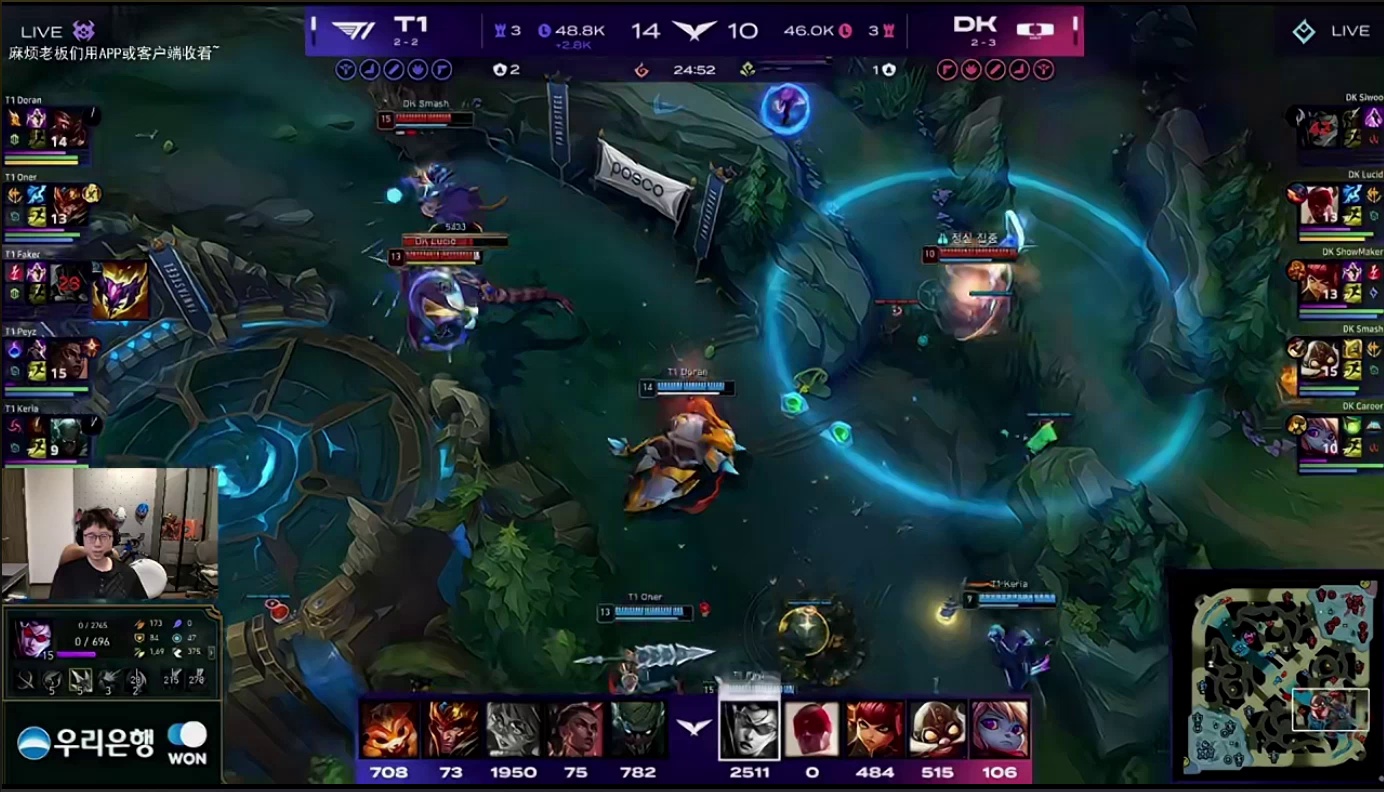
Task: Select DK Career's champion portrait in sidebar
Action: [1320, 436]
